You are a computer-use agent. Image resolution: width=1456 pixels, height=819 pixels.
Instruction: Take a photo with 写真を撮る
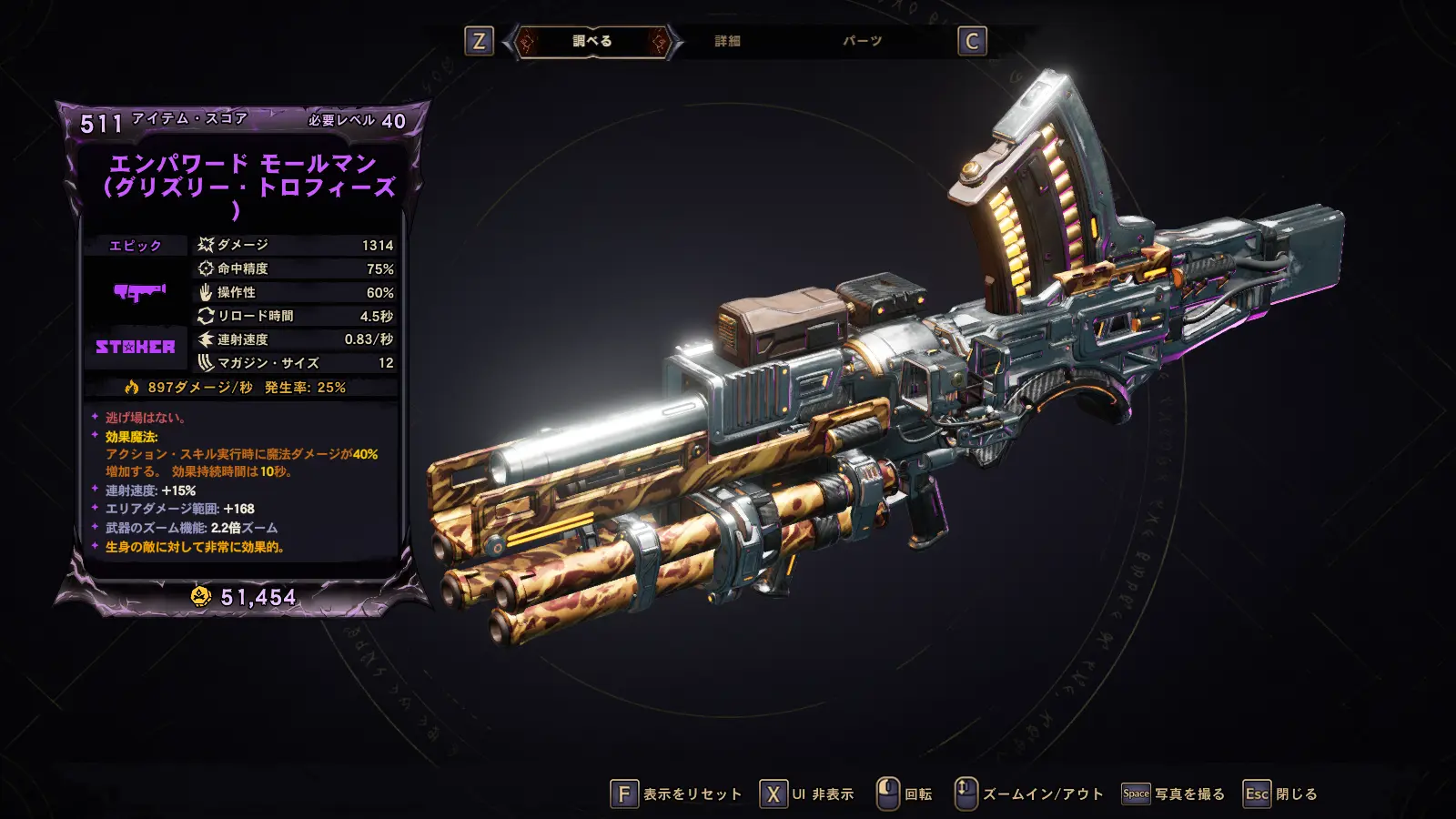click(1173, 794)
